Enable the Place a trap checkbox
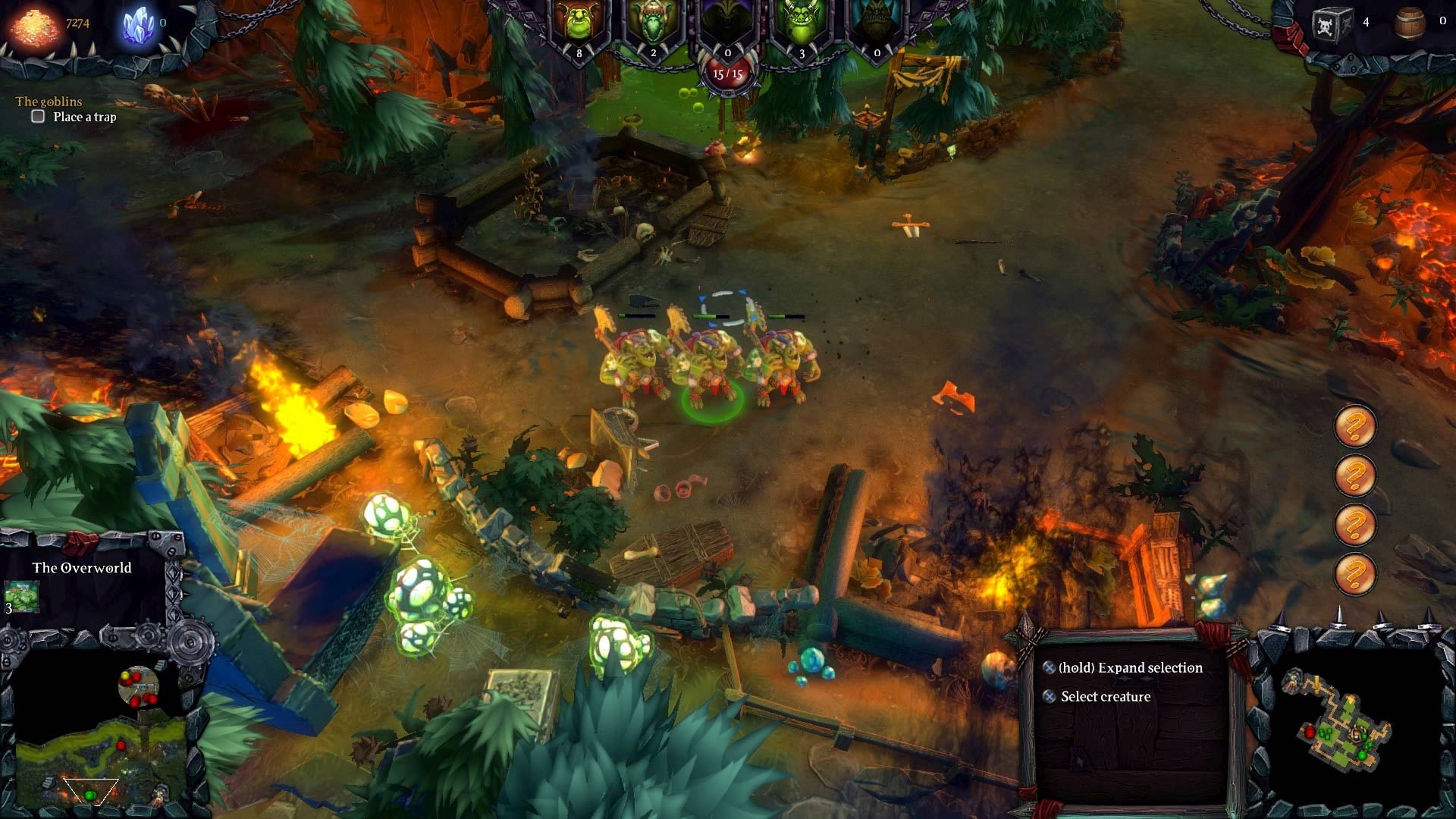Viewport: 1456px width, 819px height. (36, 116)
